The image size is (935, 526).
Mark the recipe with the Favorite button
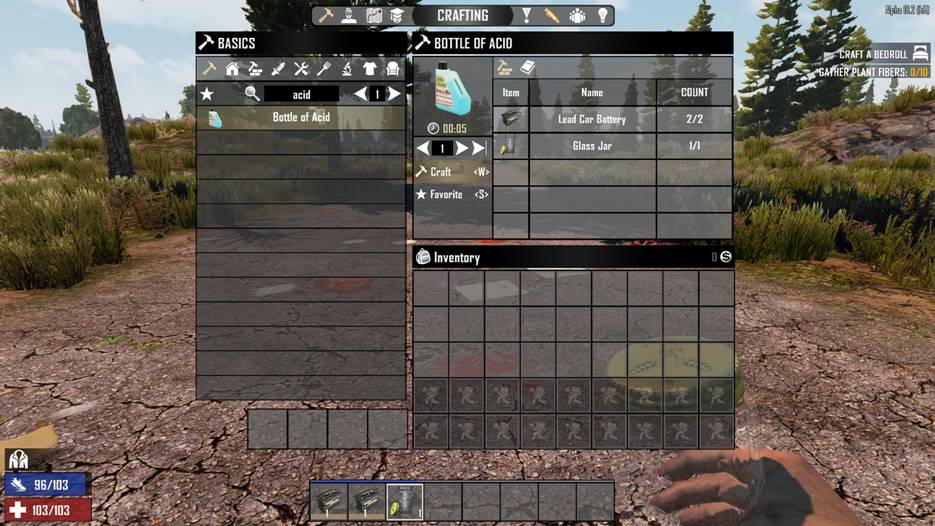[452, 194]
